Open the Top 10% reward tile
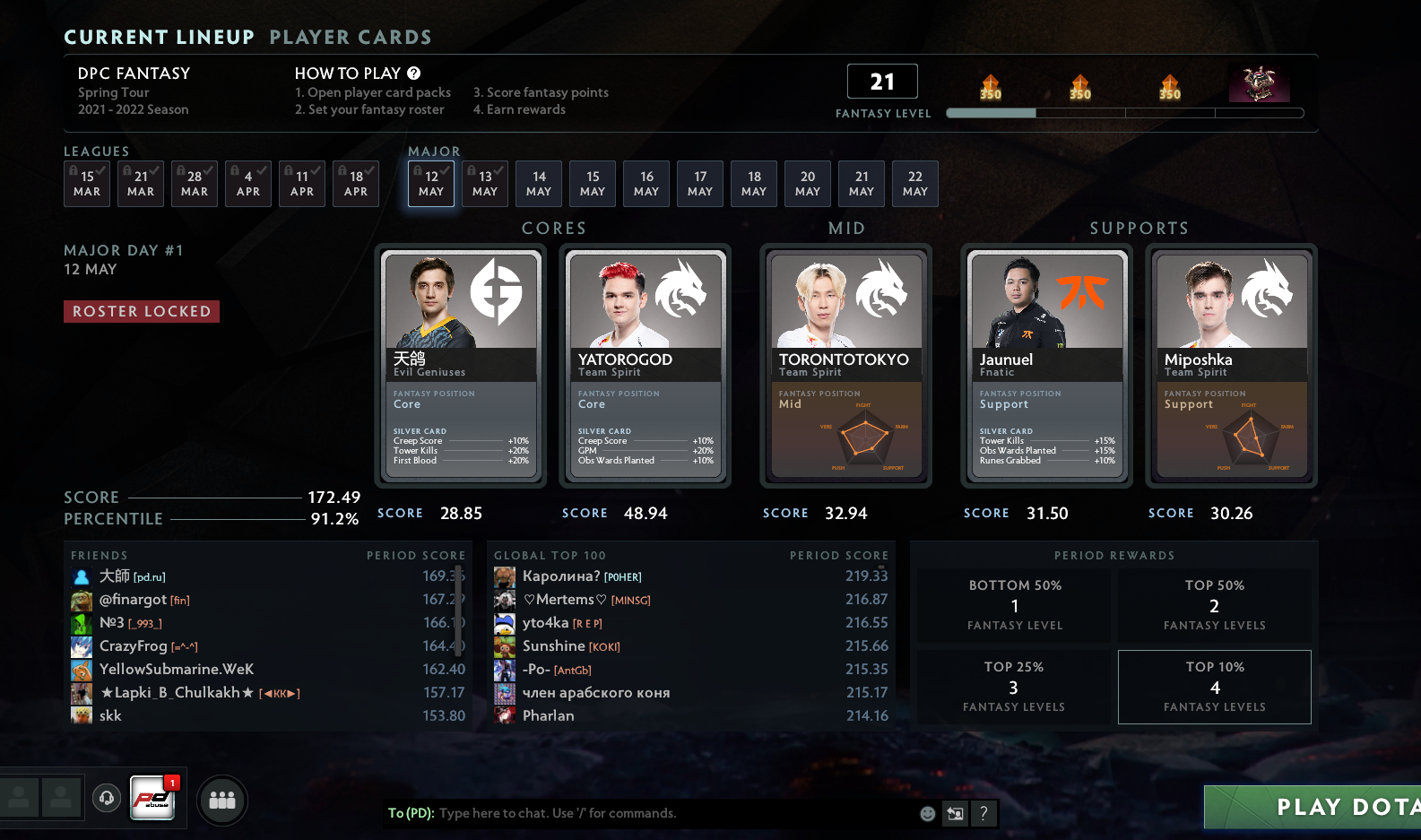 [1215, 687]
